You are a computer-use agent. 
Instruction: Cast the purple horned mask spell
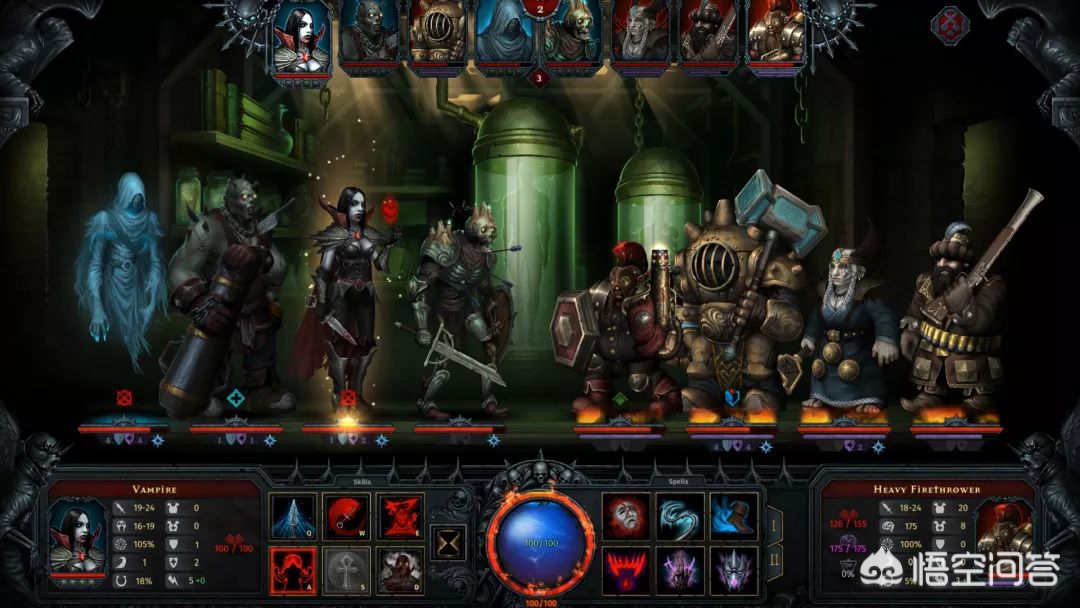733,570
